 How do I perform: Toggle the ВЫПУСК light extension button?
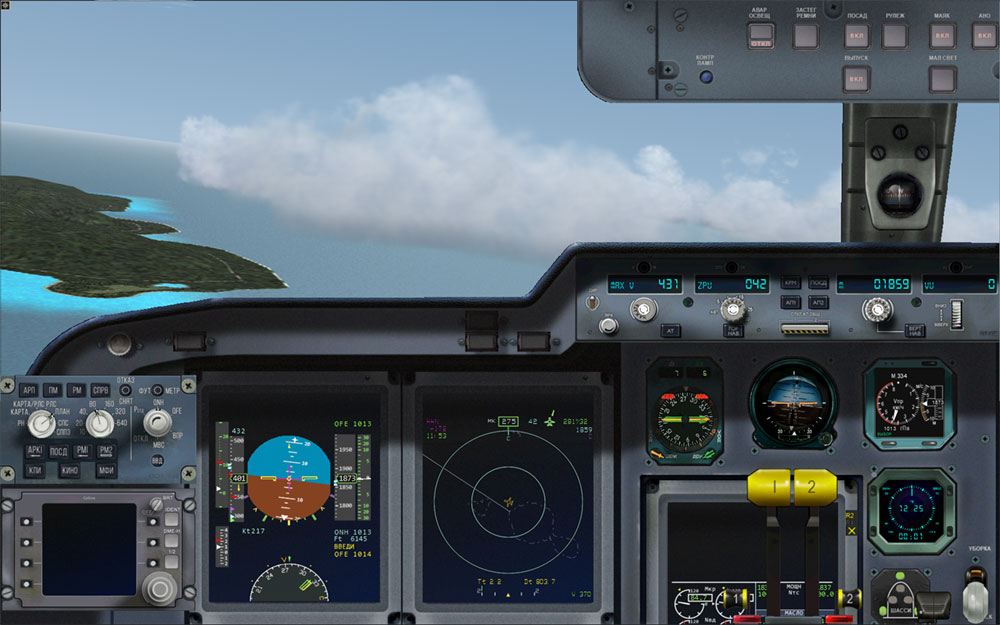point(856,79)
